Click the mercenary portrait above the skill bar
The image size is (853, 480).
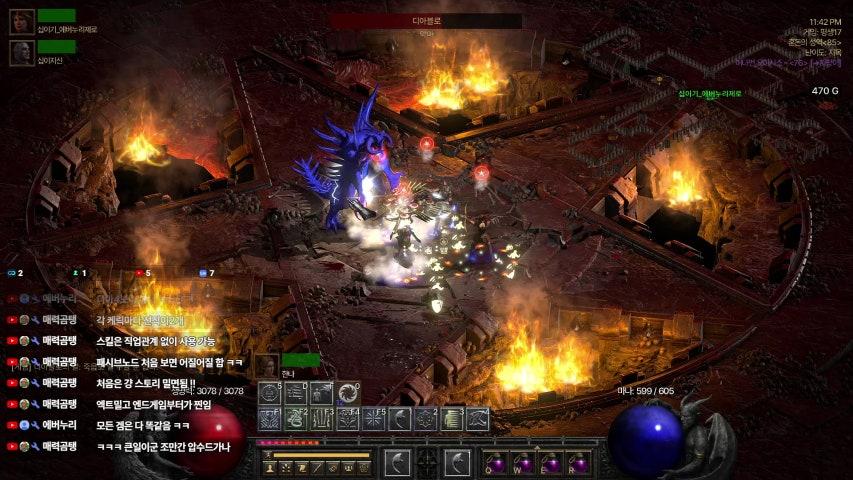[x=266, y=366]
